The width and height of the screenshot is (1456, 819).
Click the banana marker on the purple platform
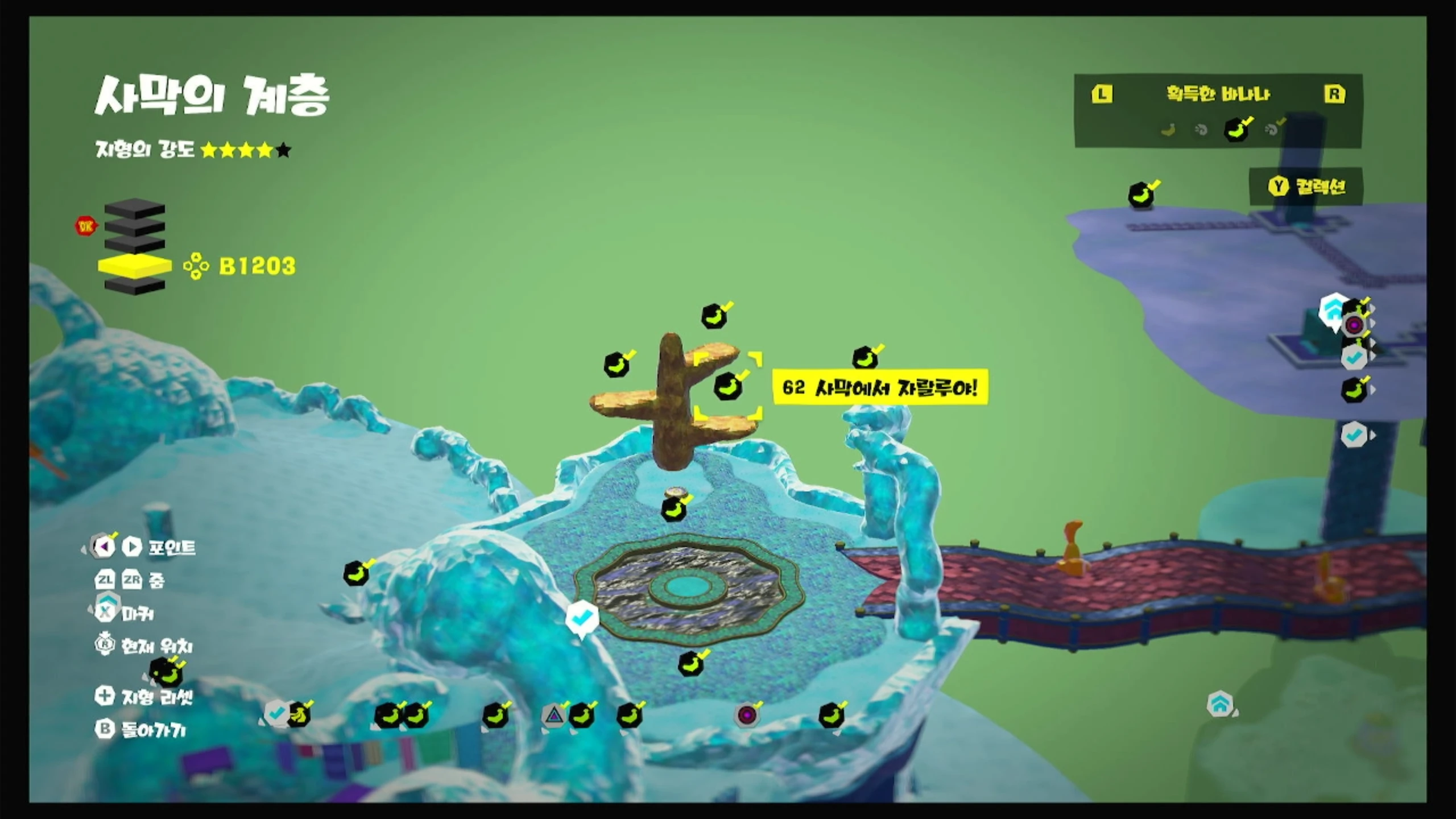tap(1141, 196)
